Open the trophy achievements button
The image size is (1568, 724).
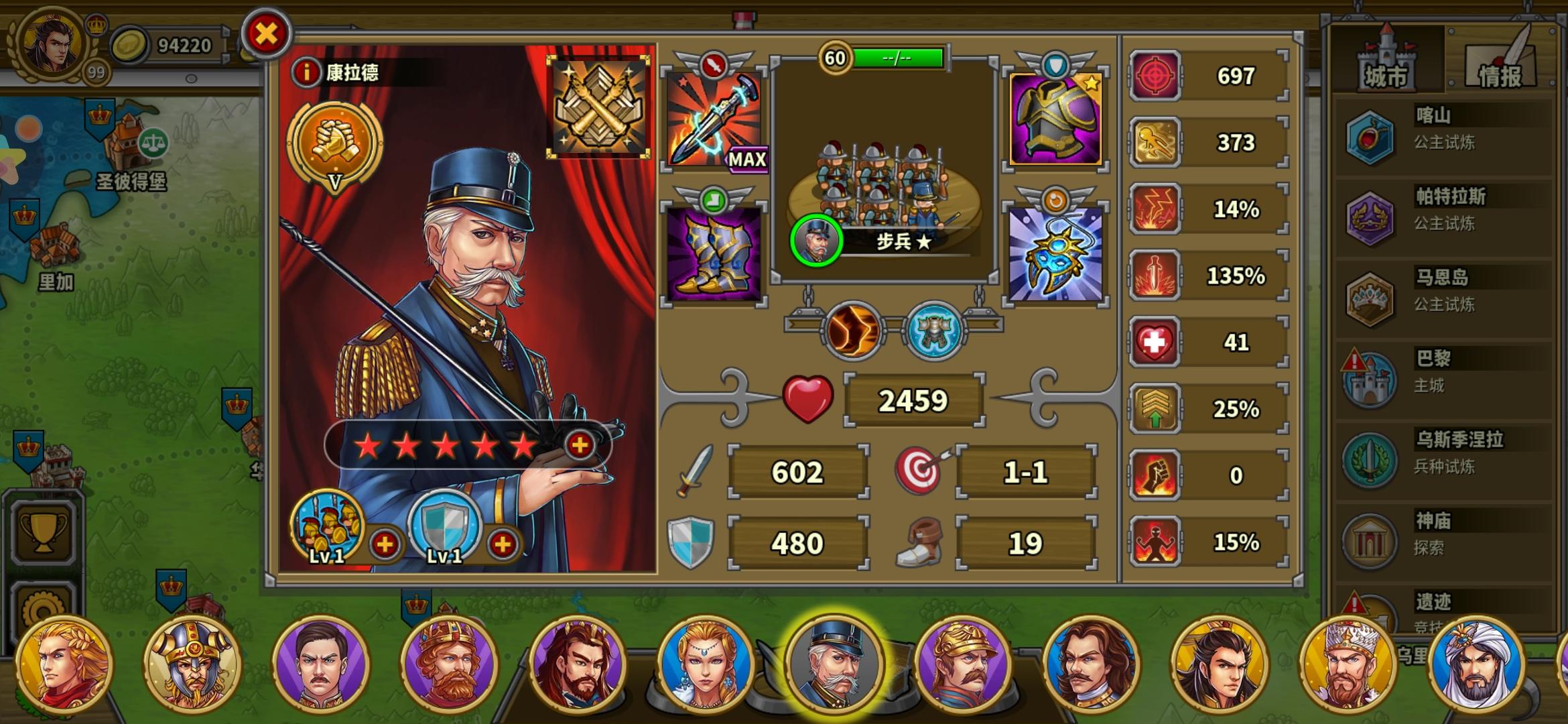[x=44, y=533]
